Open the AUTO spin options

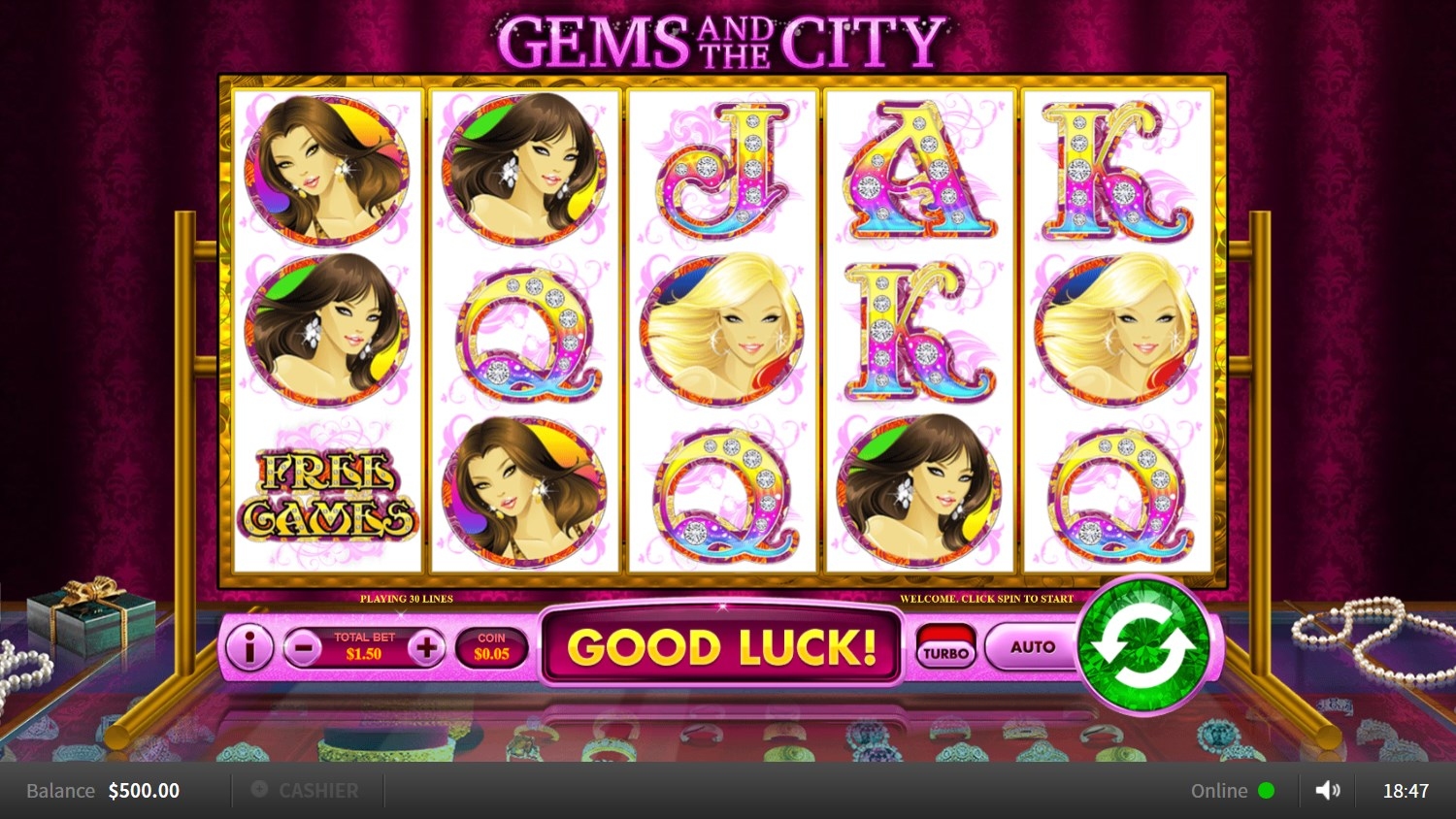[1032, 646]
